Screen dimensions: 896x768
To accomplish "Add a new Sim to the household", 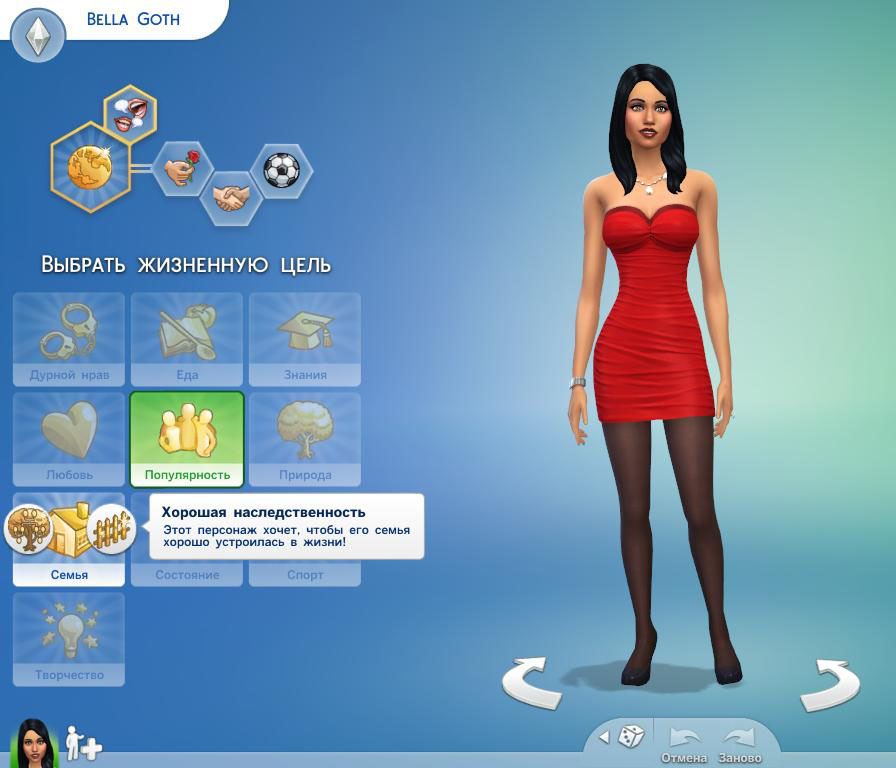I will click(x=84, y=744).
